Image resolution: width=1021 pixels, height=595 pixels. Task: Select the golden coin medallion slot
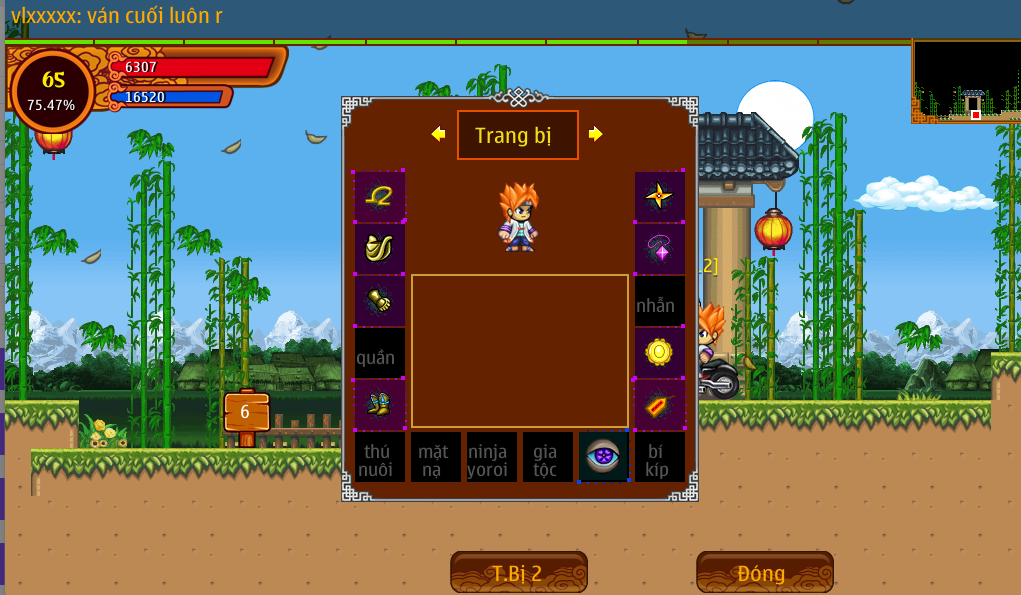[660, 353]
